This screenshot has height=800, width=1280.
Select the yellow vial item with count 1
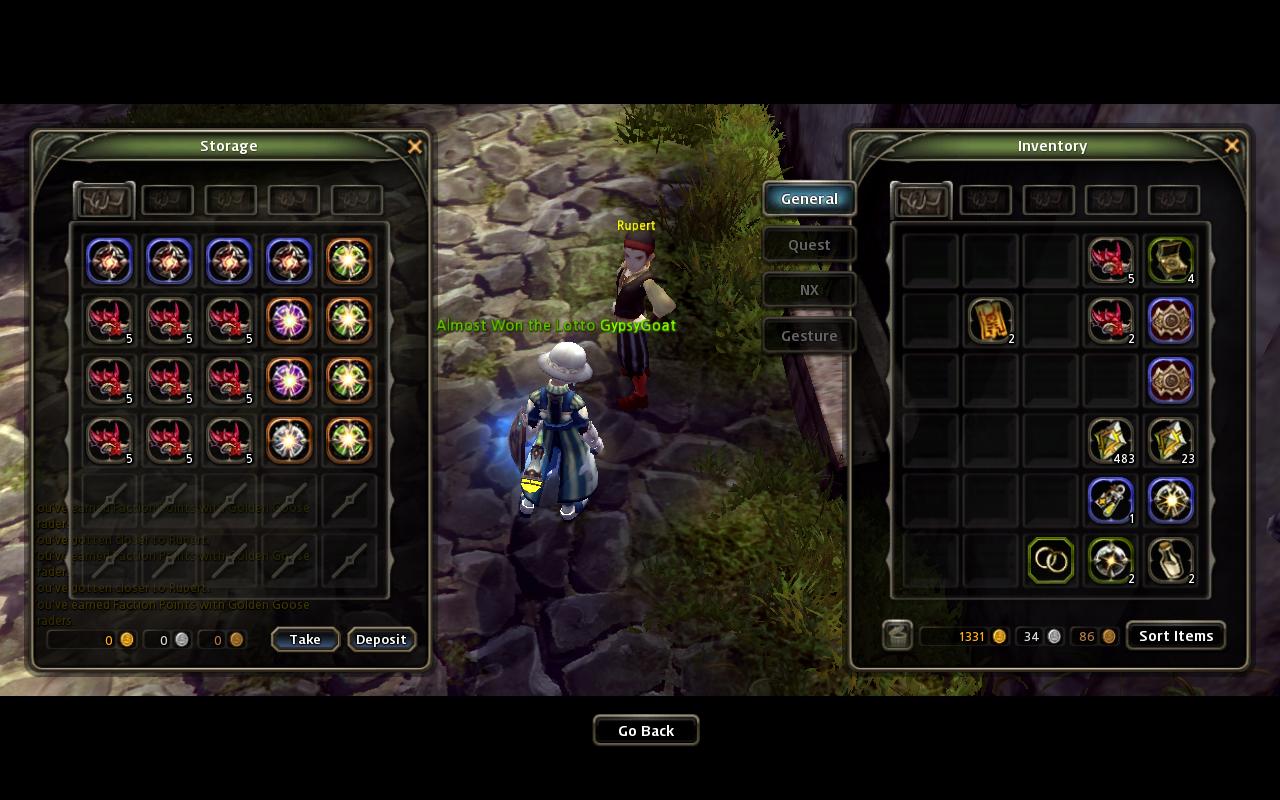pos(1110,500)
